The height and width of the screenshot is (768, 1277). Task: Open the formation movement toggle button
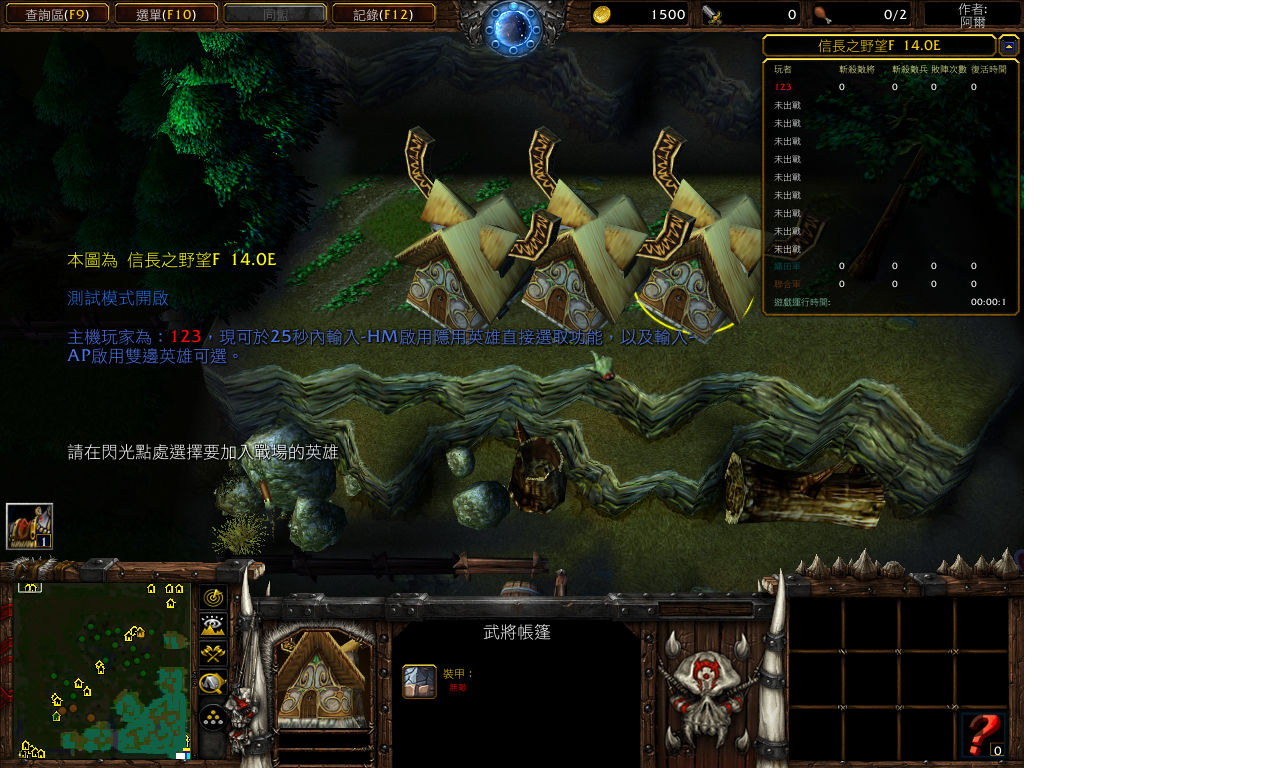(x=213, y=717)
